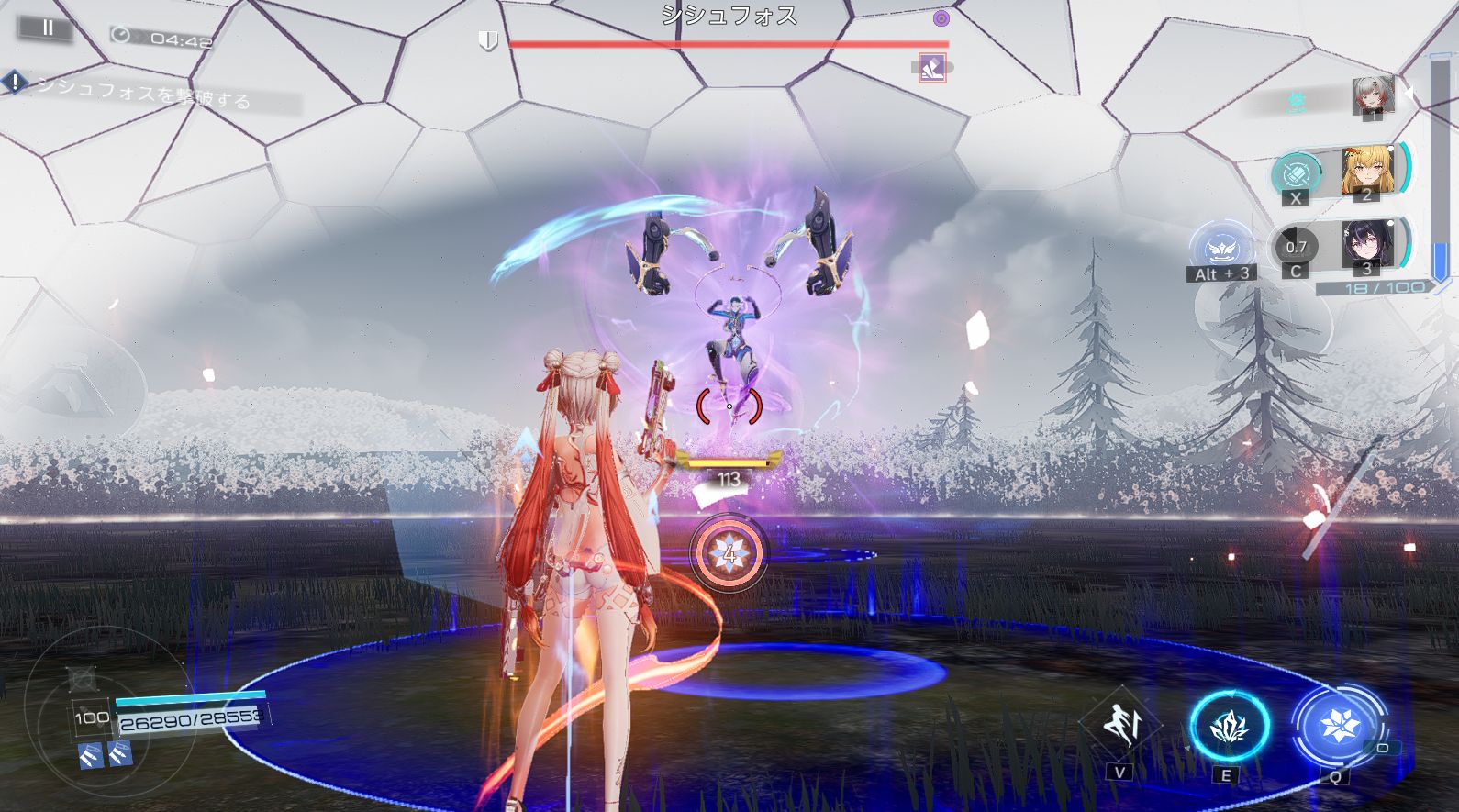Pause the game with the pause button
This screenshot has height=812, width=1459.
pos(48,28)
